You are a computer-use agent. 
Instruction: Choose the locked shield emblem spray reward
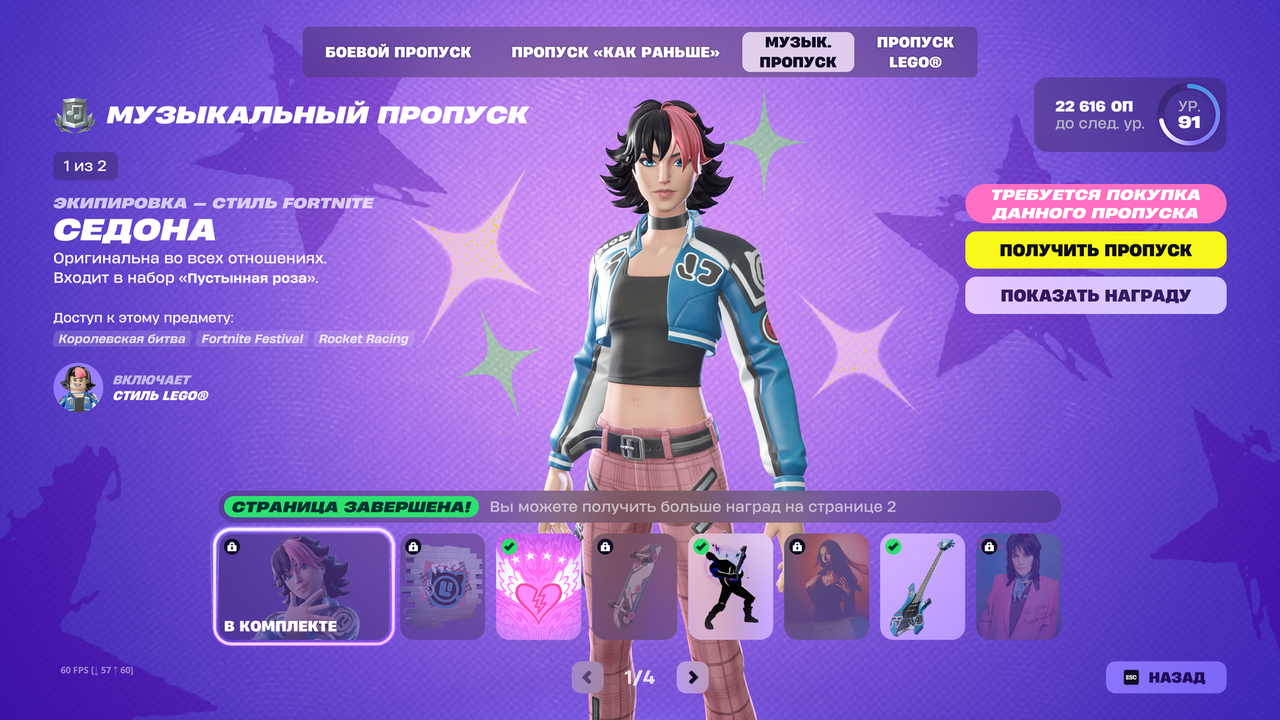442,587
